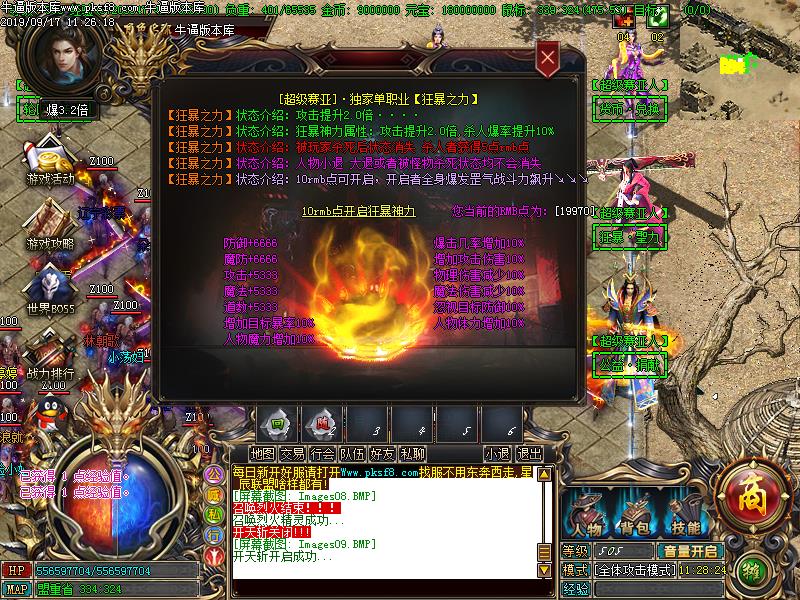
Task: Open the 地图 map button
Action: 262,454
